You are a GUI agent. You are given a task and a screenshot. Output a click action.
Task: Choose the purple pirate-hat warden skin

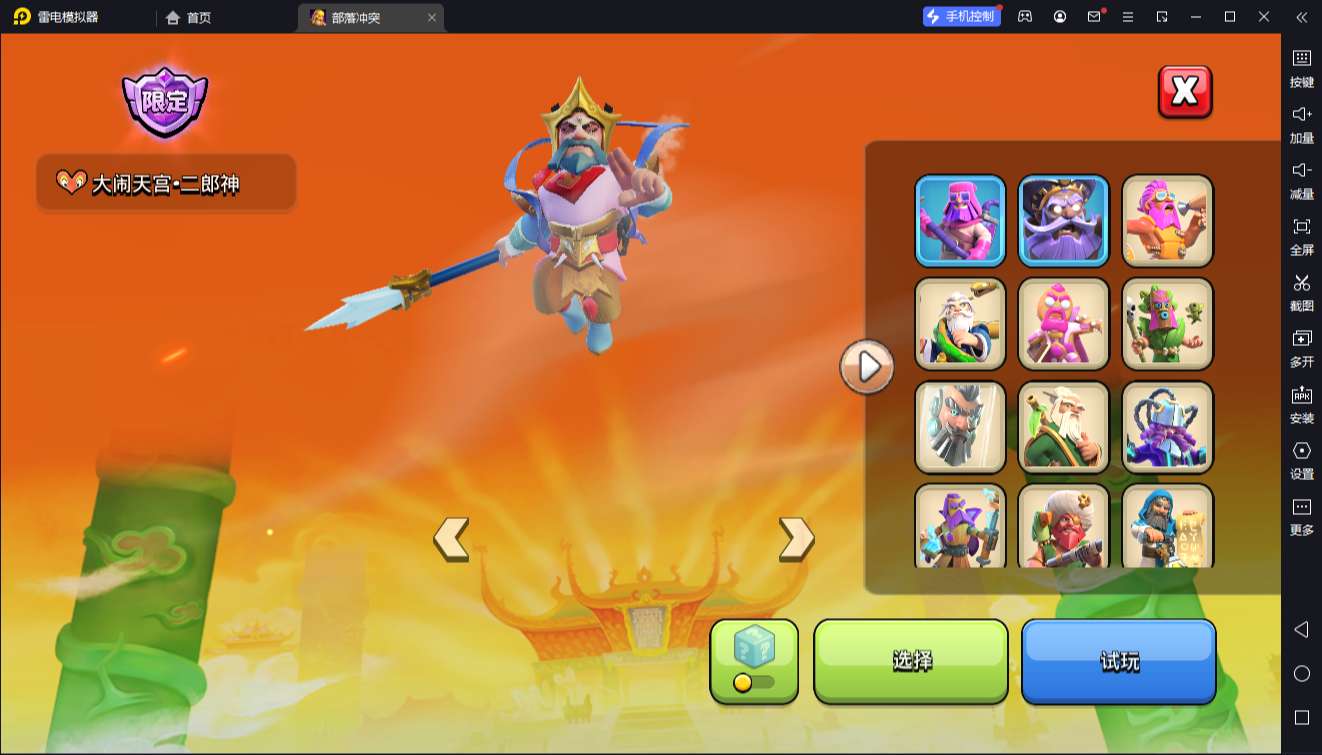point(1064,220)
